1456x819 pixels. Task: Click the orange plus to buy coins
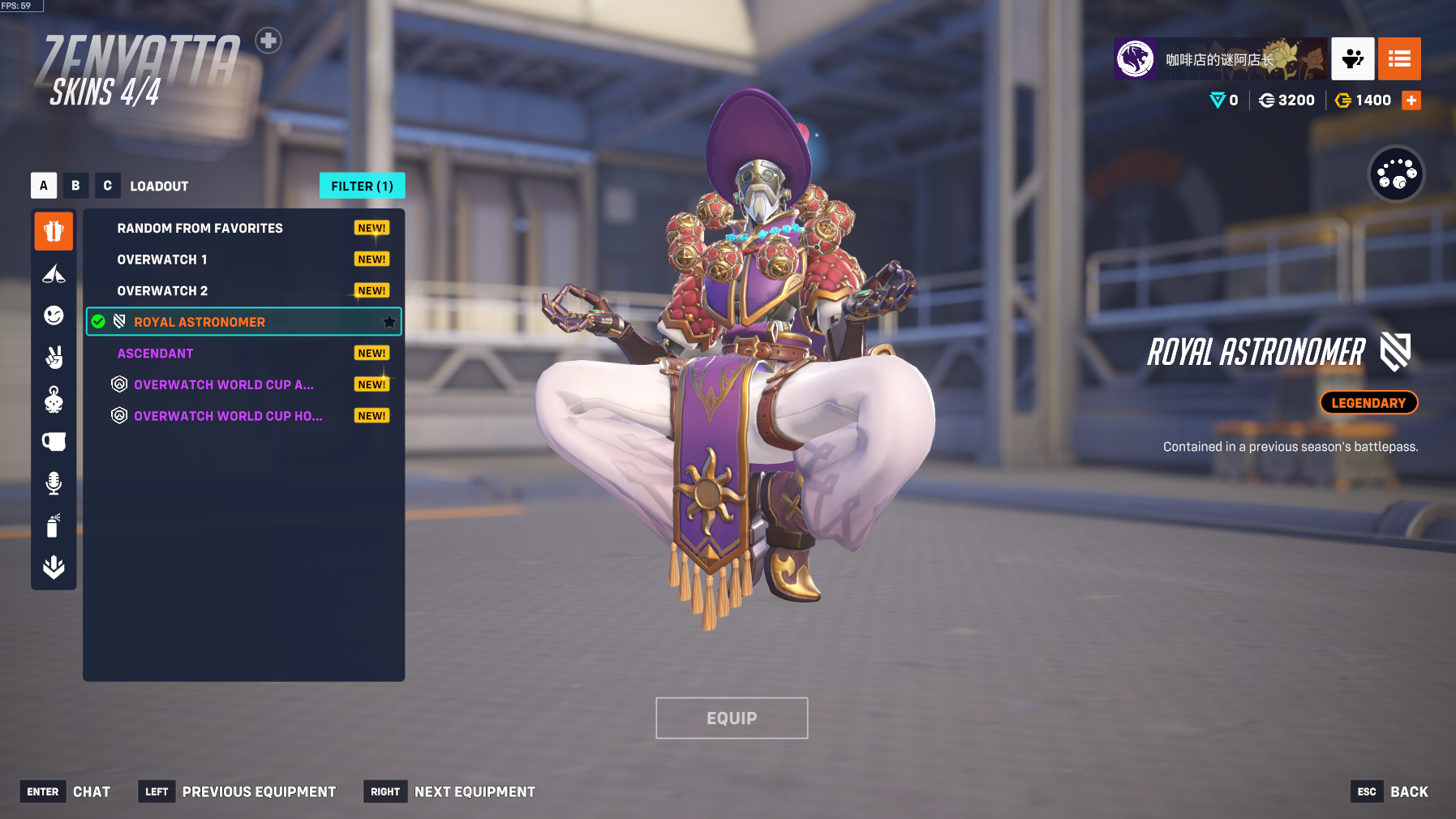[1411, 101]
